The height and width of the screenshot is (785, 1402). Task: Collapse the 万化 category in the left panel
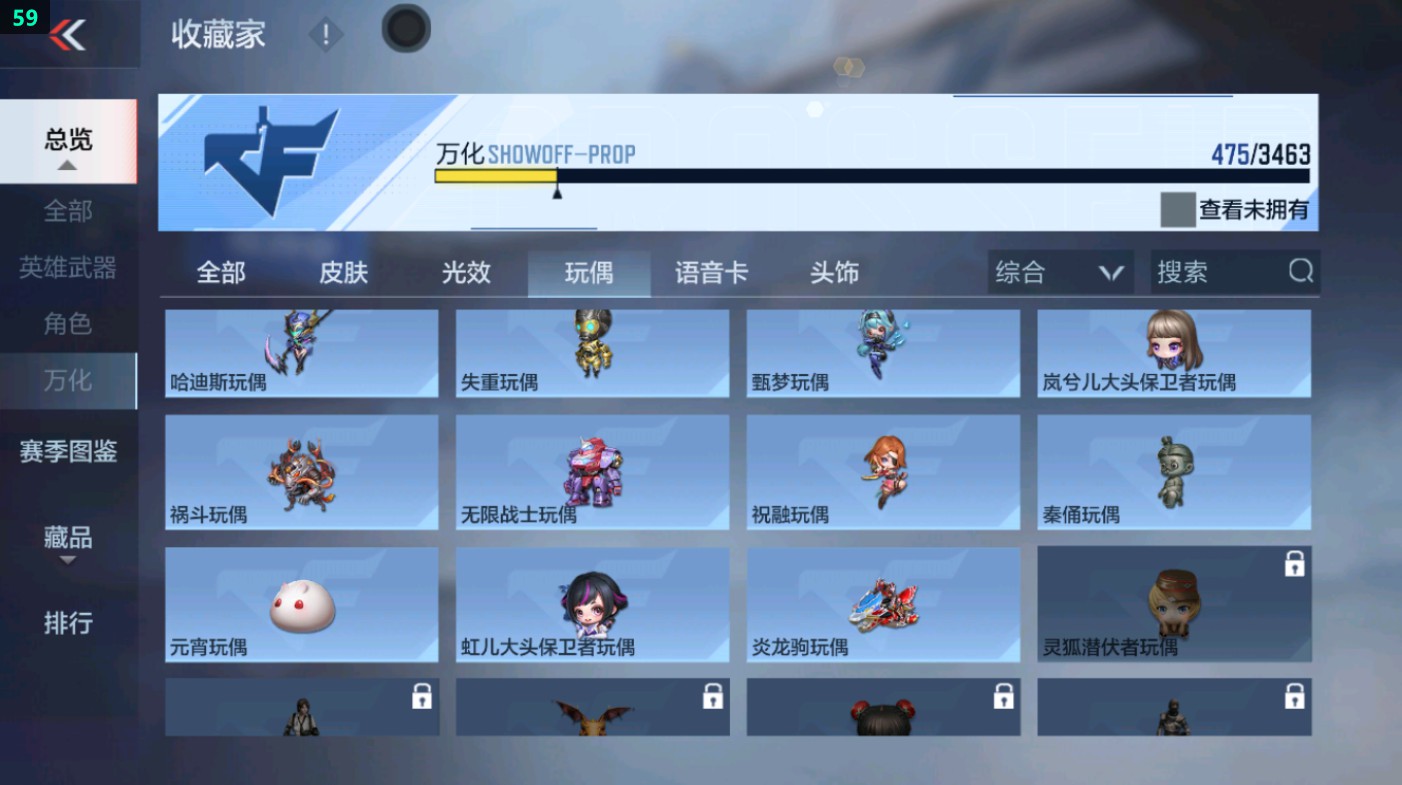pyautogui.click(x=66, y=380)
